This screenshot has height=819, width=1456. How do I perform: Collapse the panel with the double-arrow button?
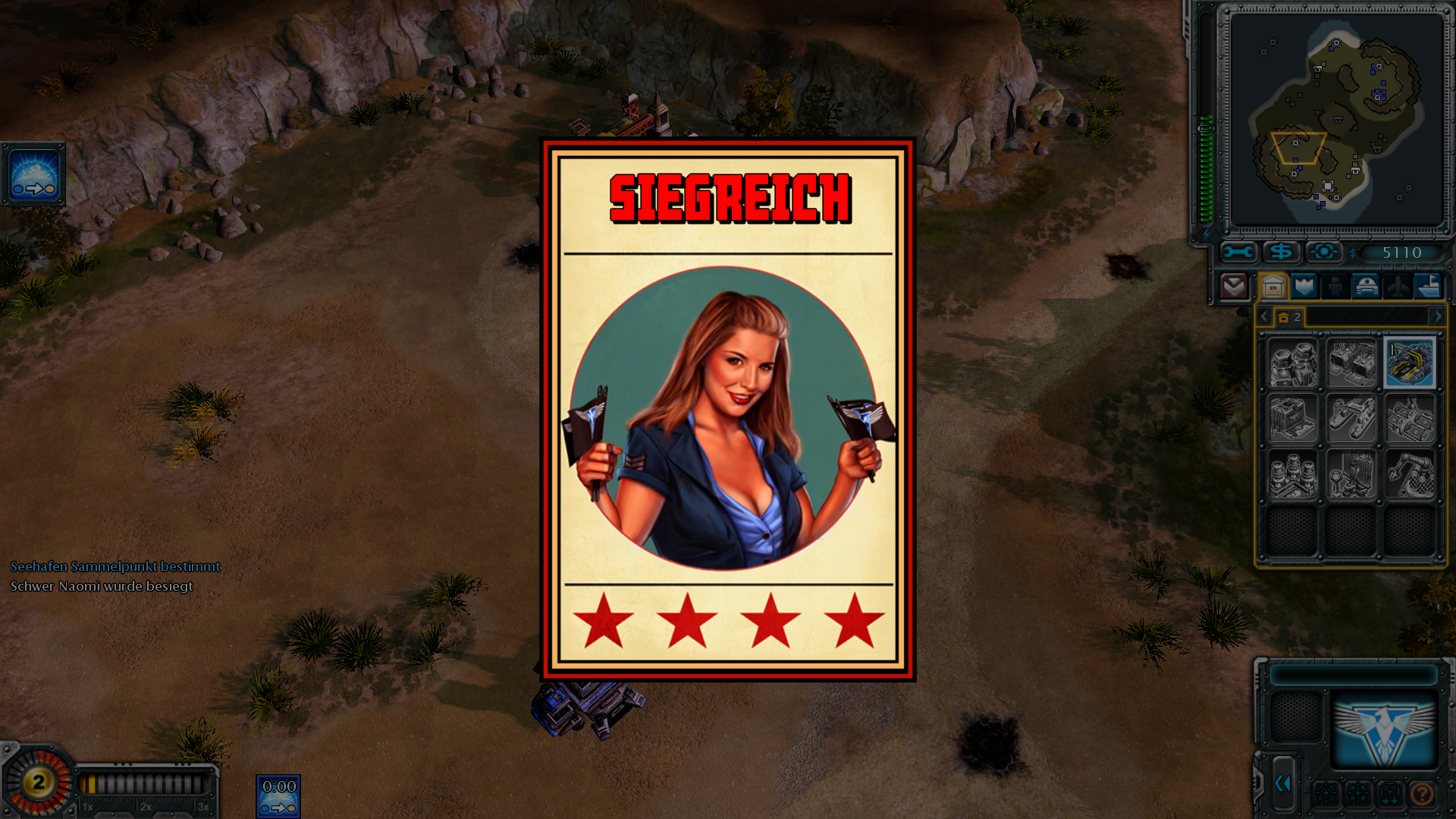pos(1282,783)
